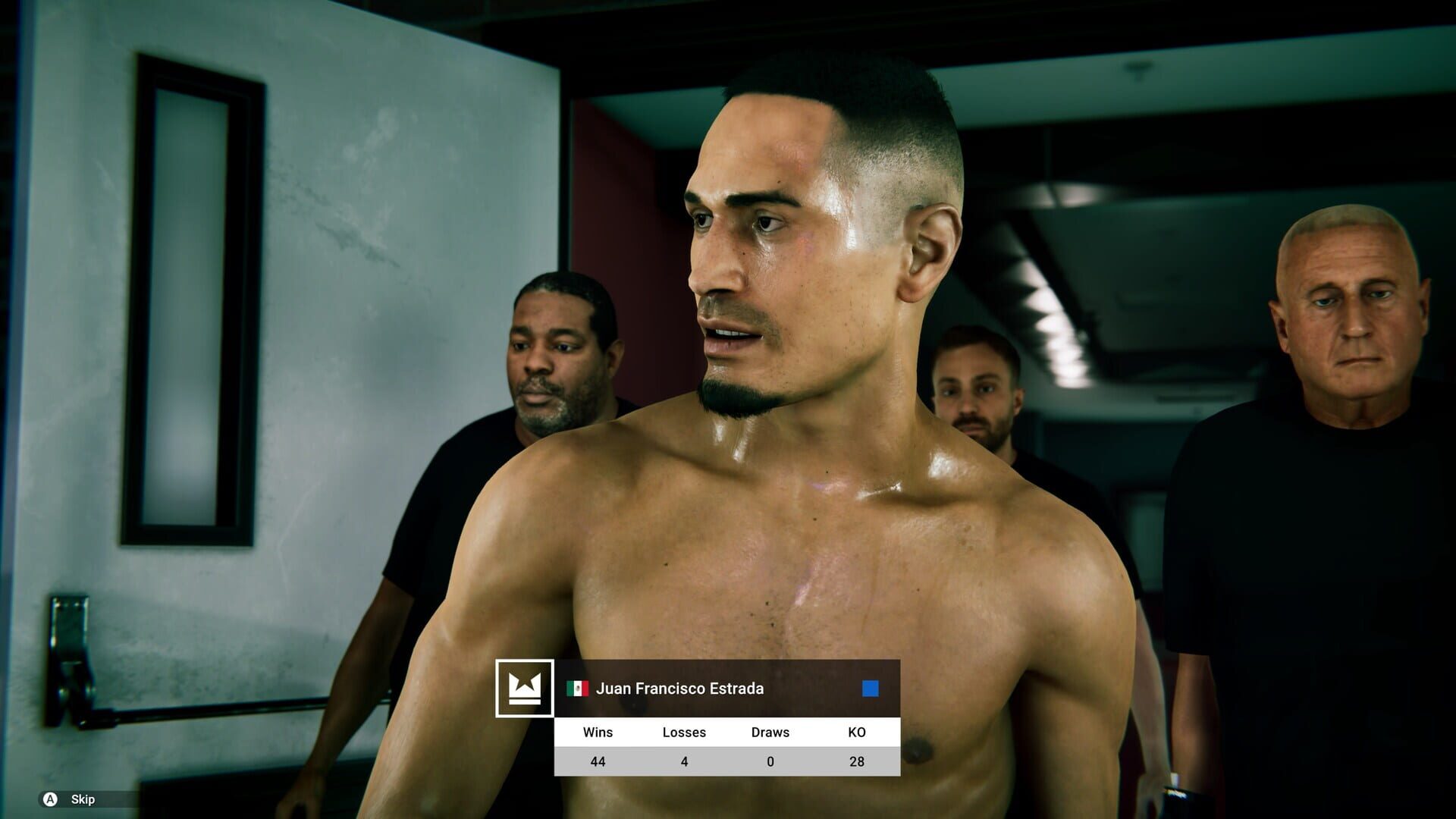Tap the flag beside Juan Francisco Estrada
The width and height of the screenshot is (1456, 819).
[579, 689]
